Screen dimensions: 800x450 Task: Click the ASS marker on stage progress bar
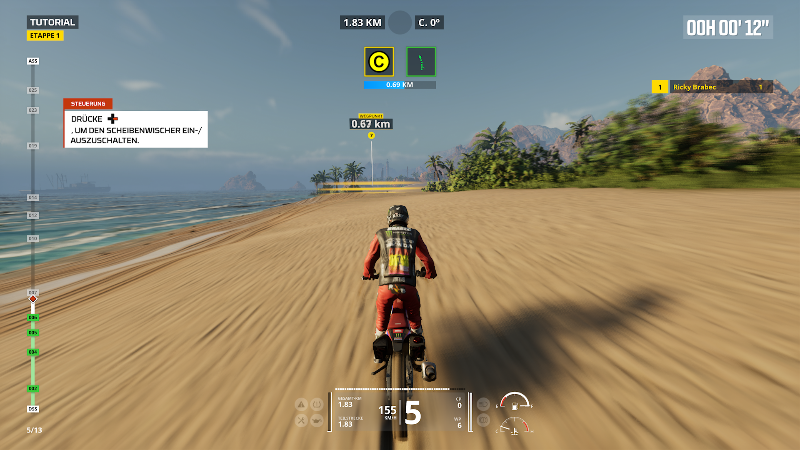point(33,61)
